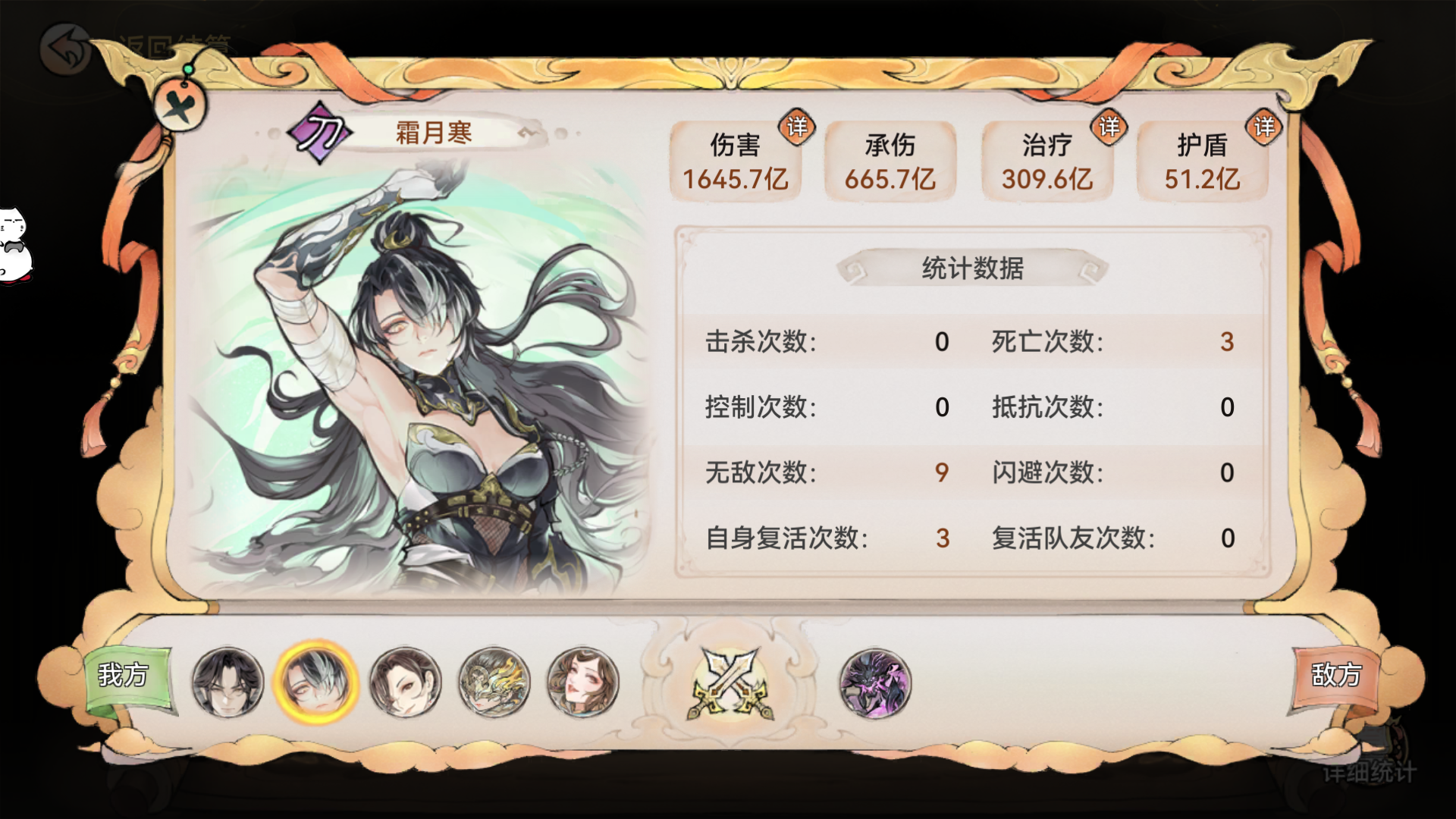Select the fourth ally portrait with dragon art
The height and width of the screenshot is (819, 1456).
(494, 682)
